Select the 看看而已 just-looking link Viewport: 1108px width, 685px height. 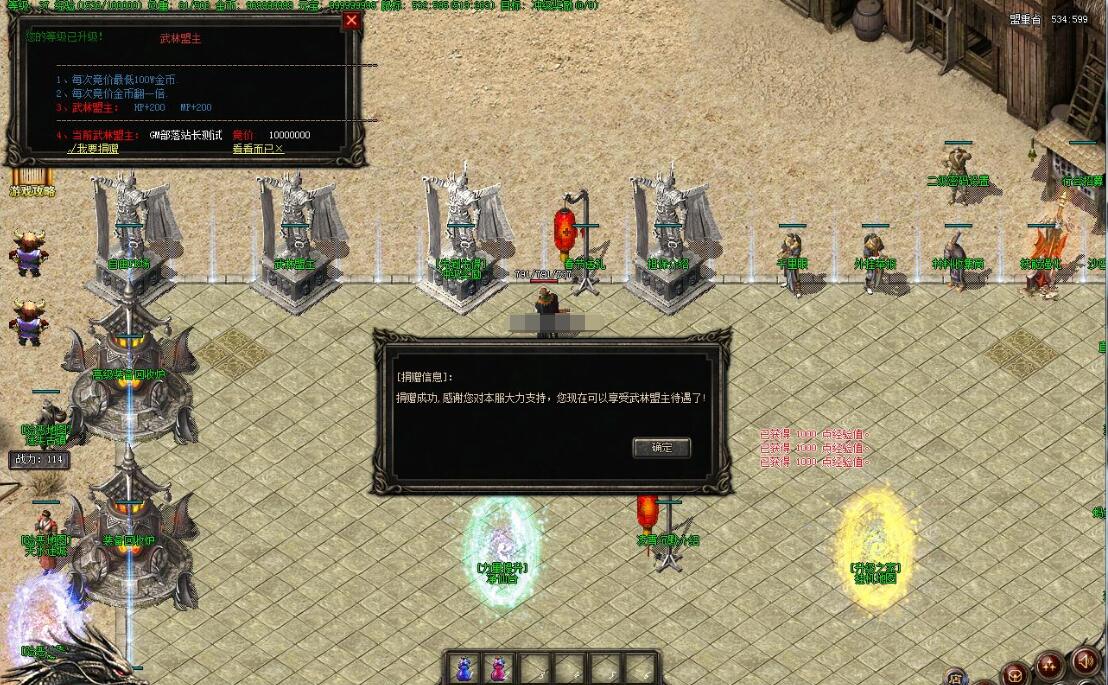(x=258, y=149)
